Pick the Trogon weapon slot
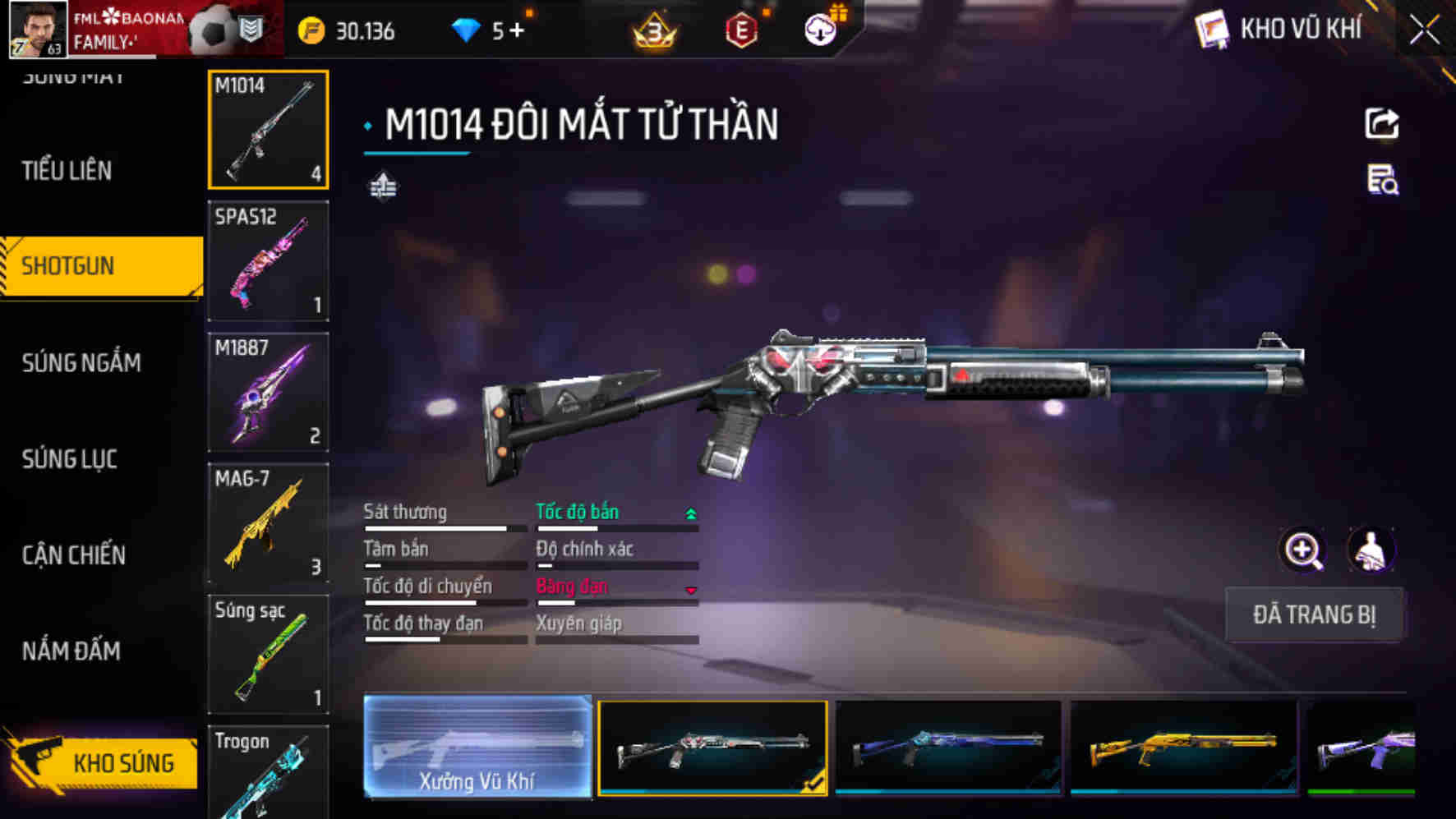This screenshot has width=1456, height=819. (x=268, y=772)
